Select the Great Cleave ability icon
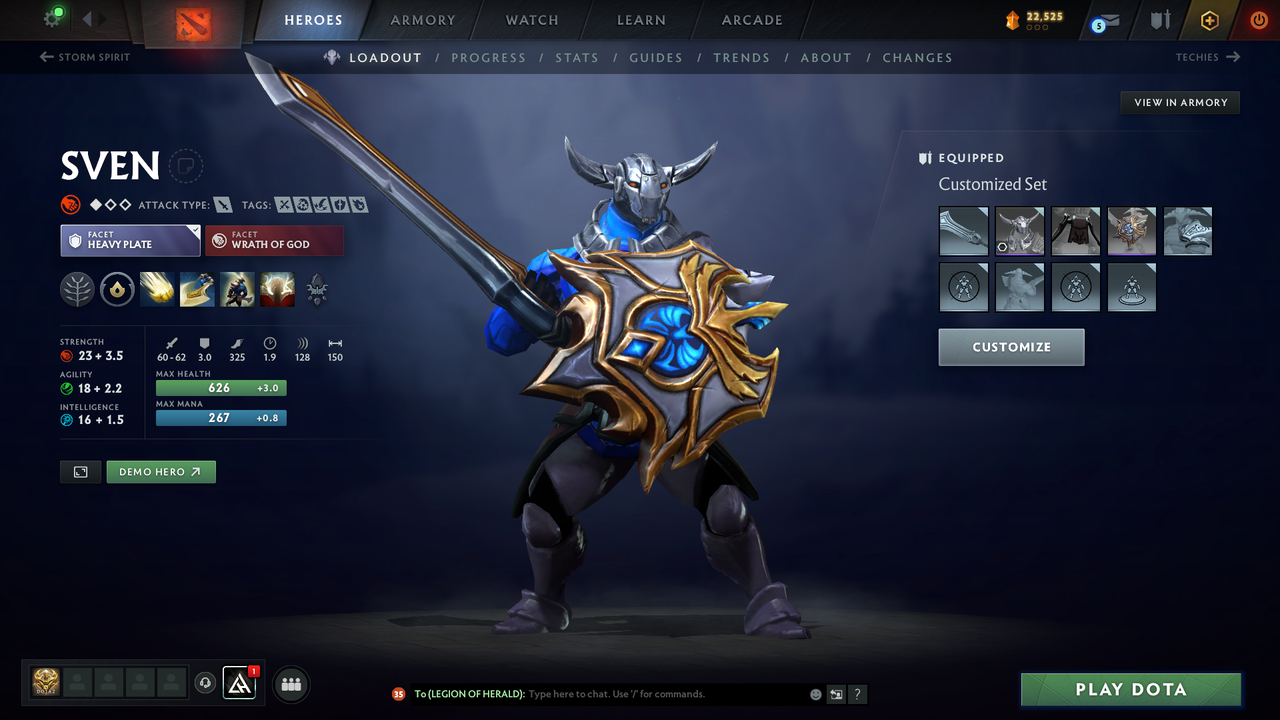The width and height of the screenshot is (1280, 720). tap(197, 289)
